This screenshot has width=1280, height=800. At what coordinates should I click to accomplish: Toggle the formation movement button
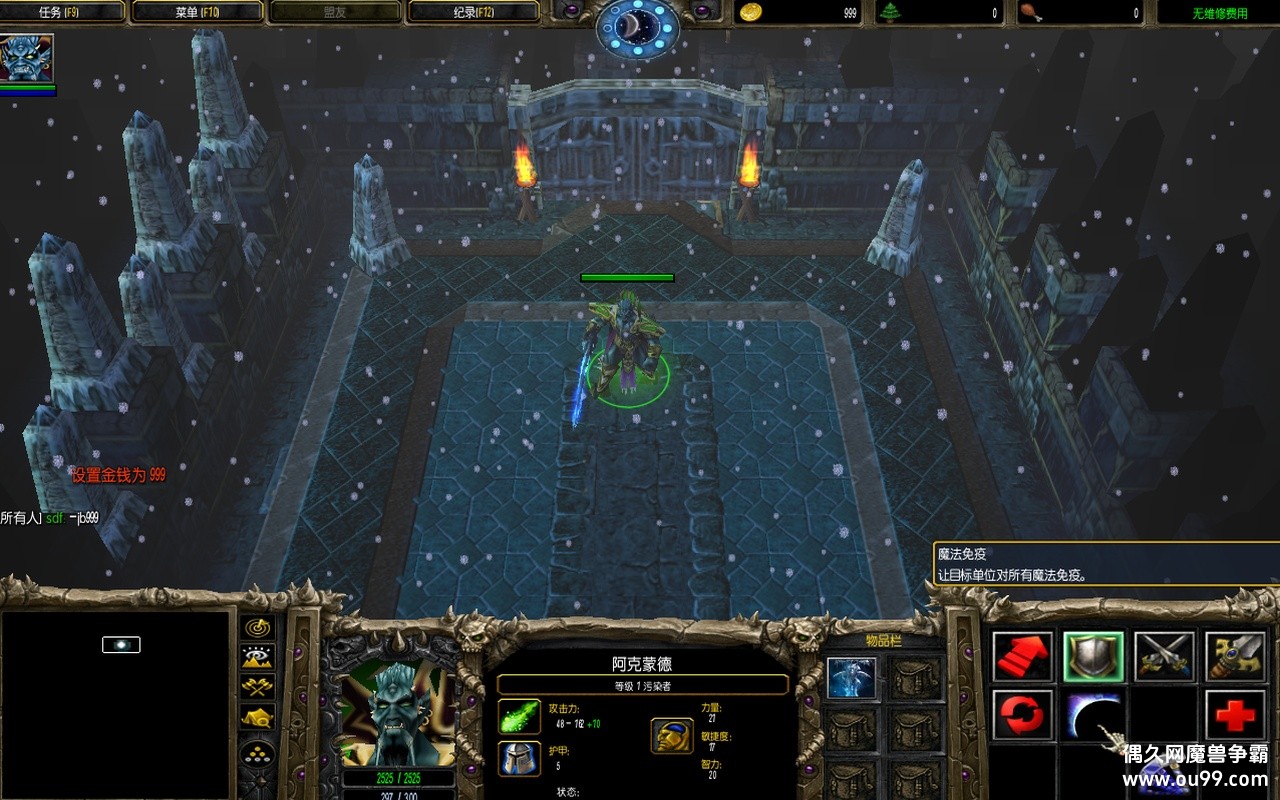click(259, 754)
